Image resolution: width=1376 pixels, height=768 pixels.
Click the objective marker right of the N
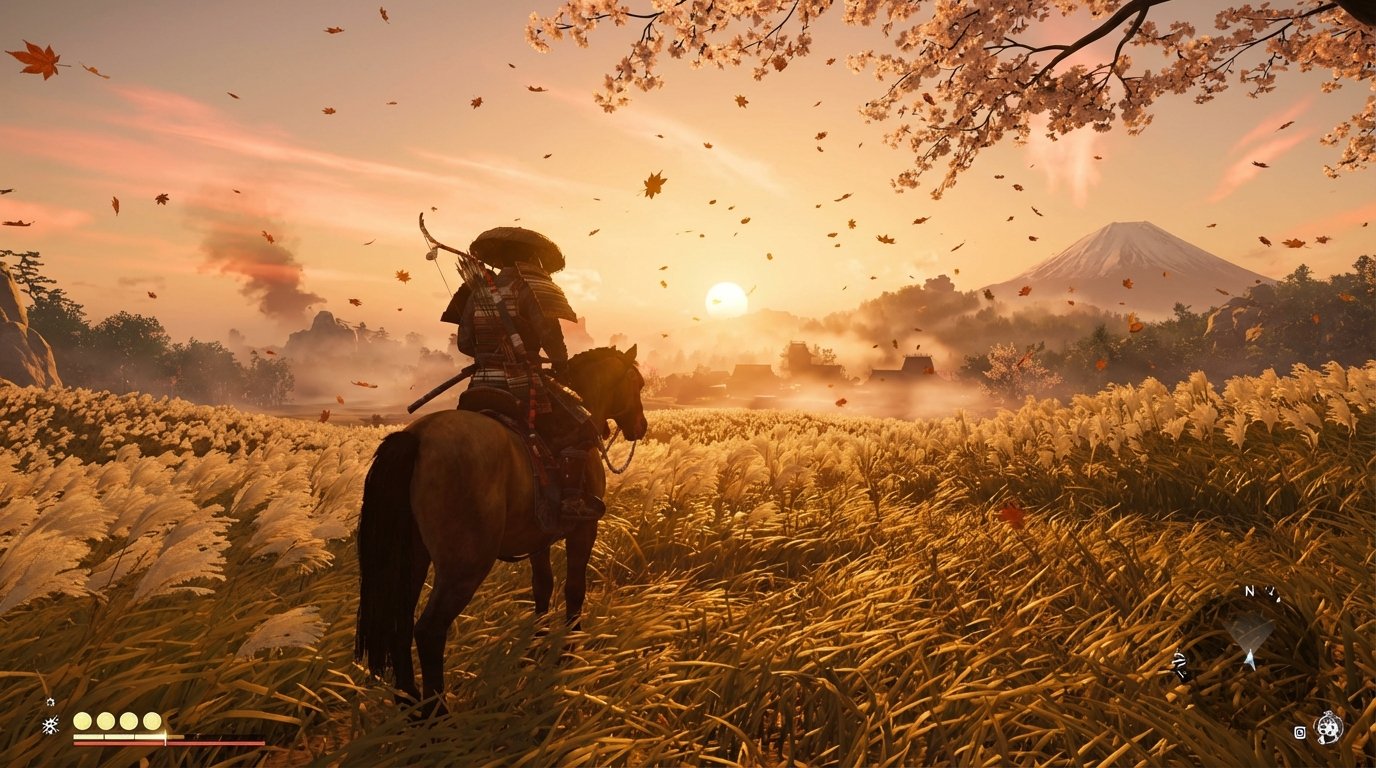(1272, 592)
